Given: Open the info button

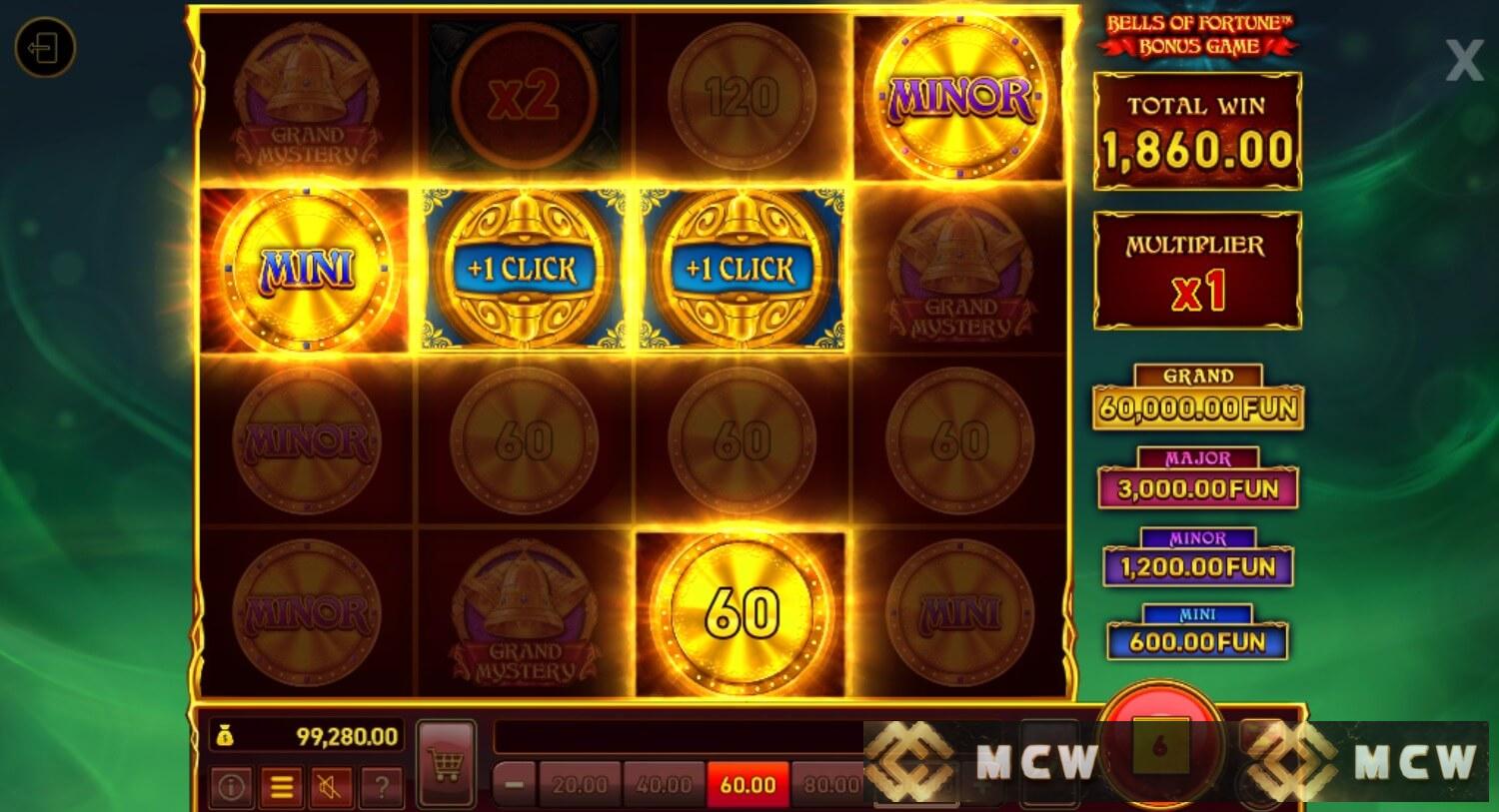Looking at the screenshot, I should 231,787.
